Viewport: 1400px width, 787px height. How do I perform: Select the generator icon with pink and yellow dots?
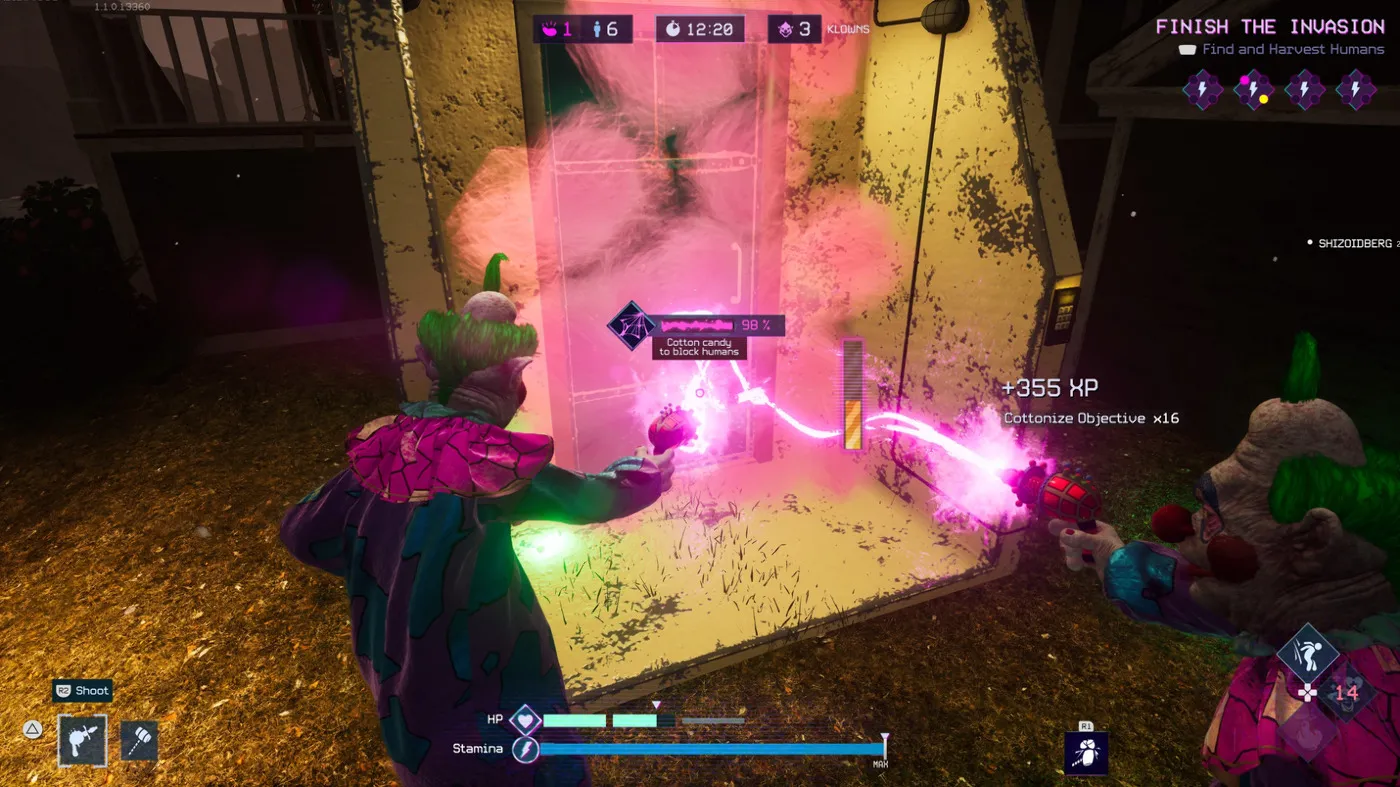click(x=1253, y=90)
